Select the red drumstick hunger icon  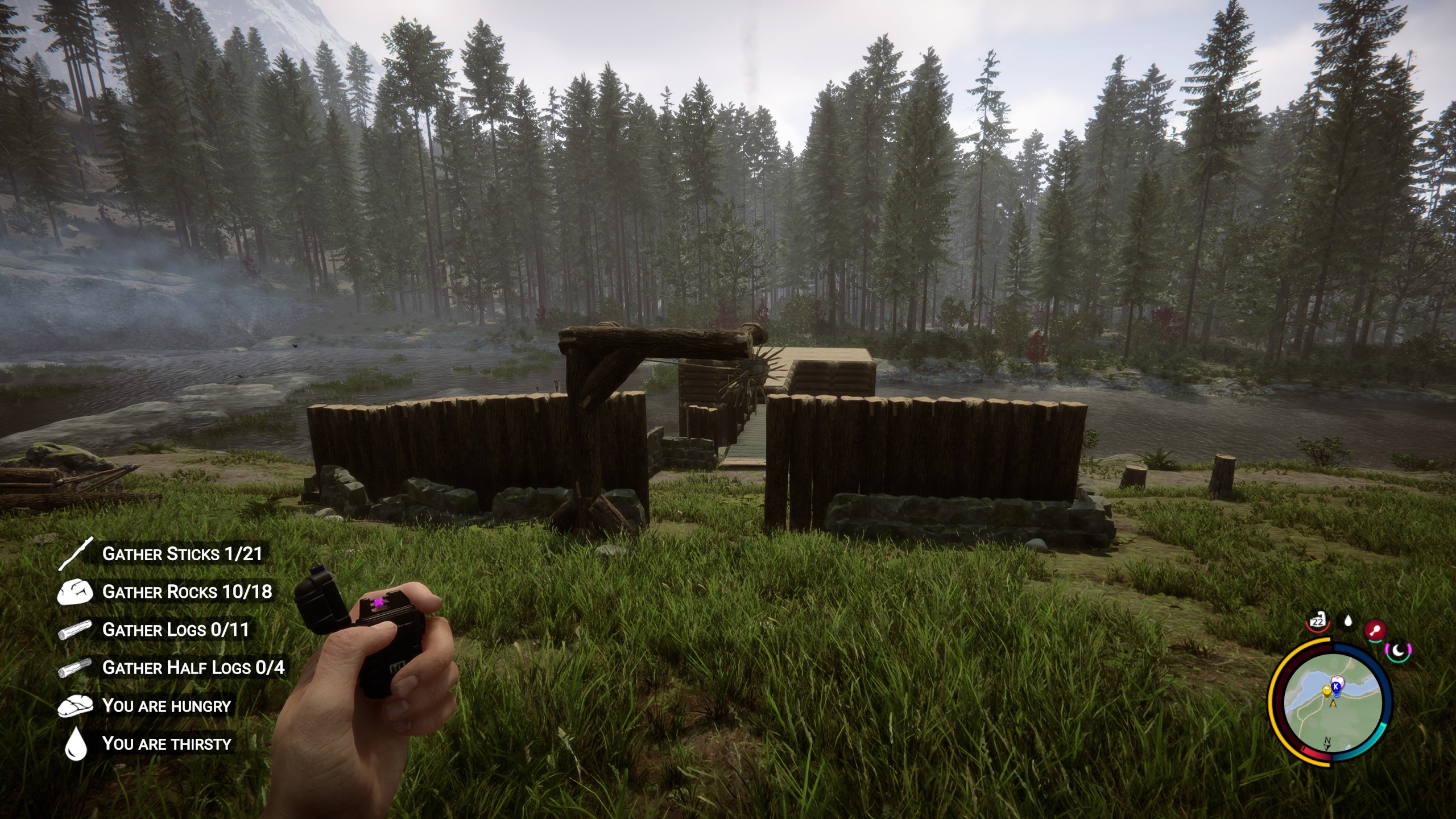[x=1375, y=630]
